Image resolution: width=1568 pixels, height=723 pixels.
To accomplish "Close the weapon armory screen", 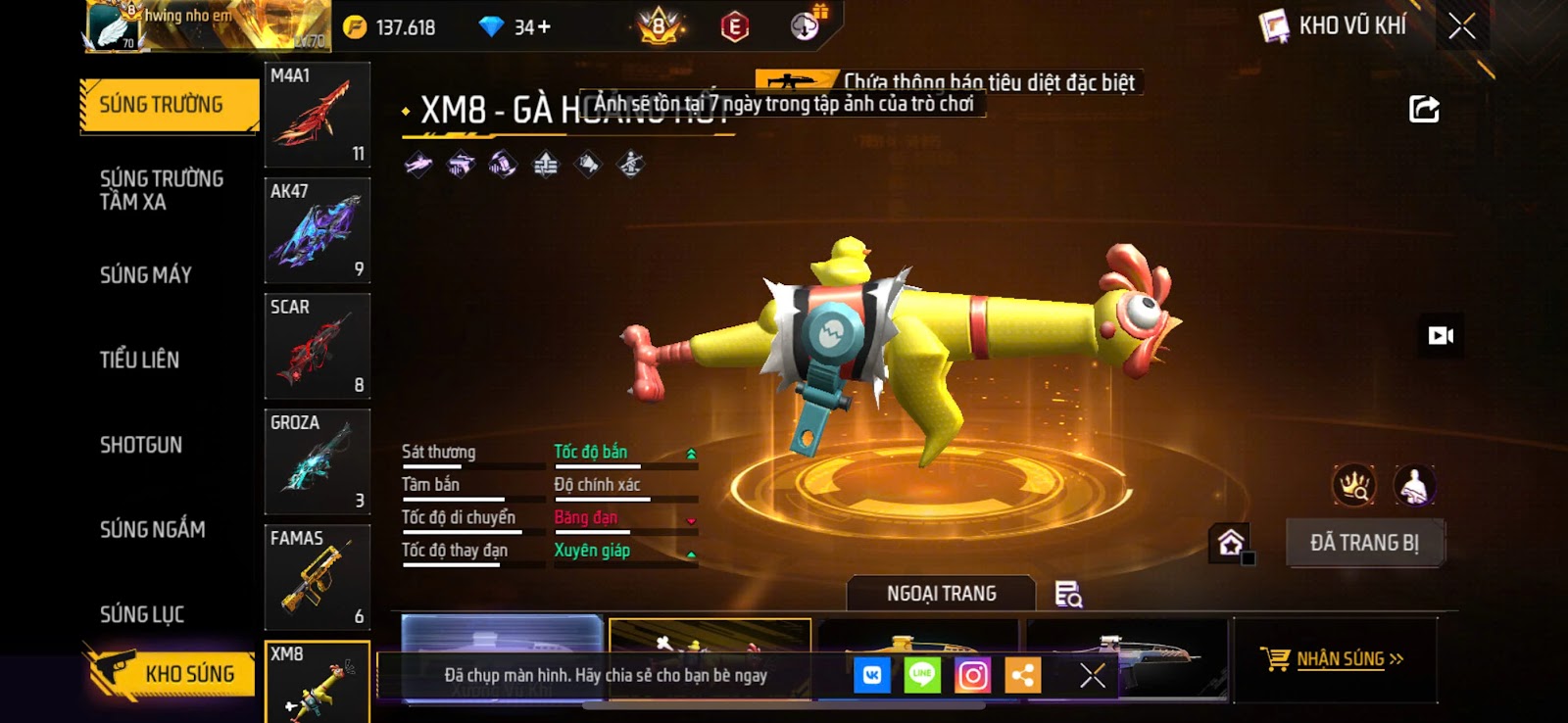I will [1461, 26].
